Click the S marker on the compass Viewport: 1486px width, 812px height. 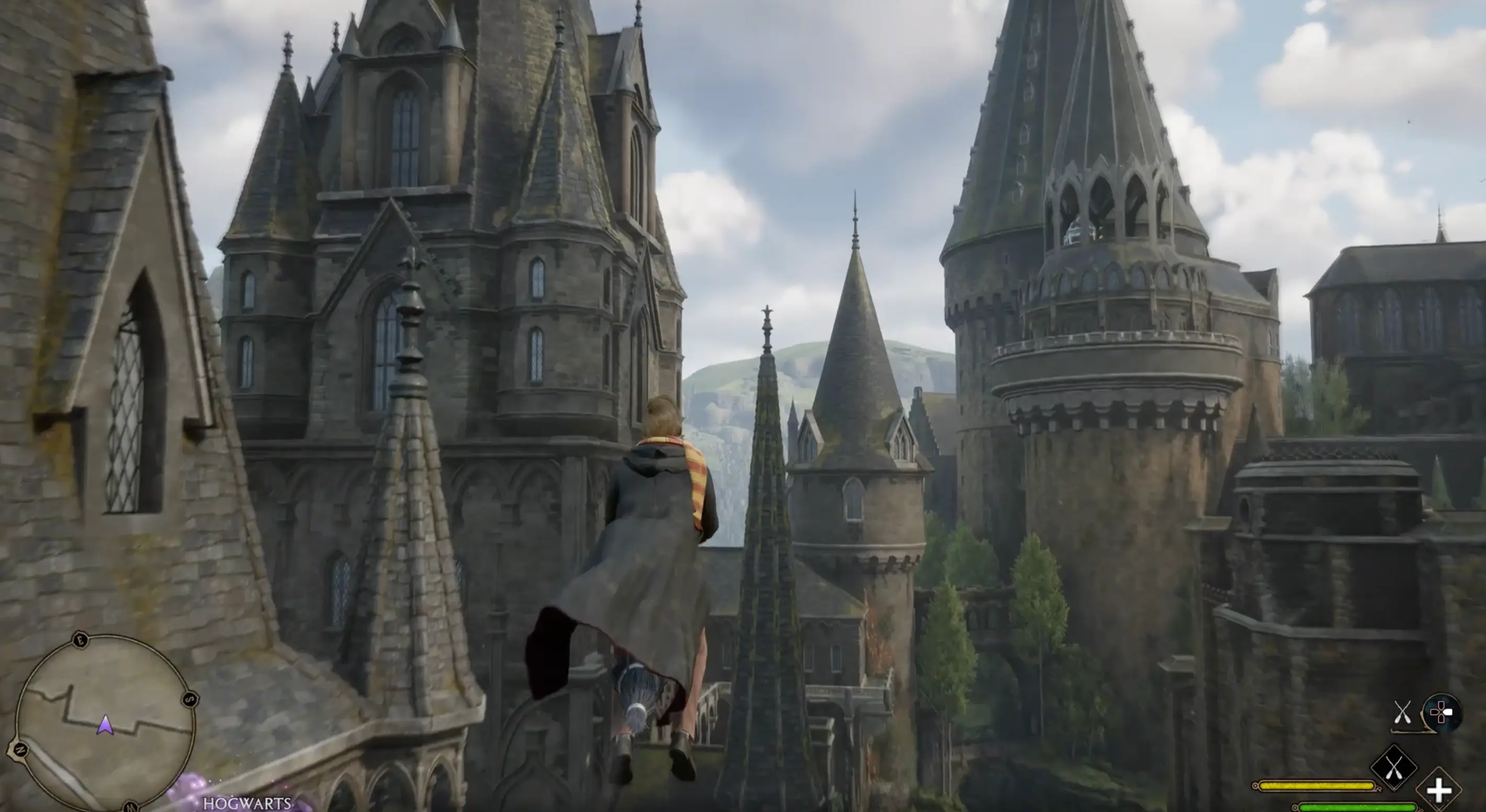point(190,700)
